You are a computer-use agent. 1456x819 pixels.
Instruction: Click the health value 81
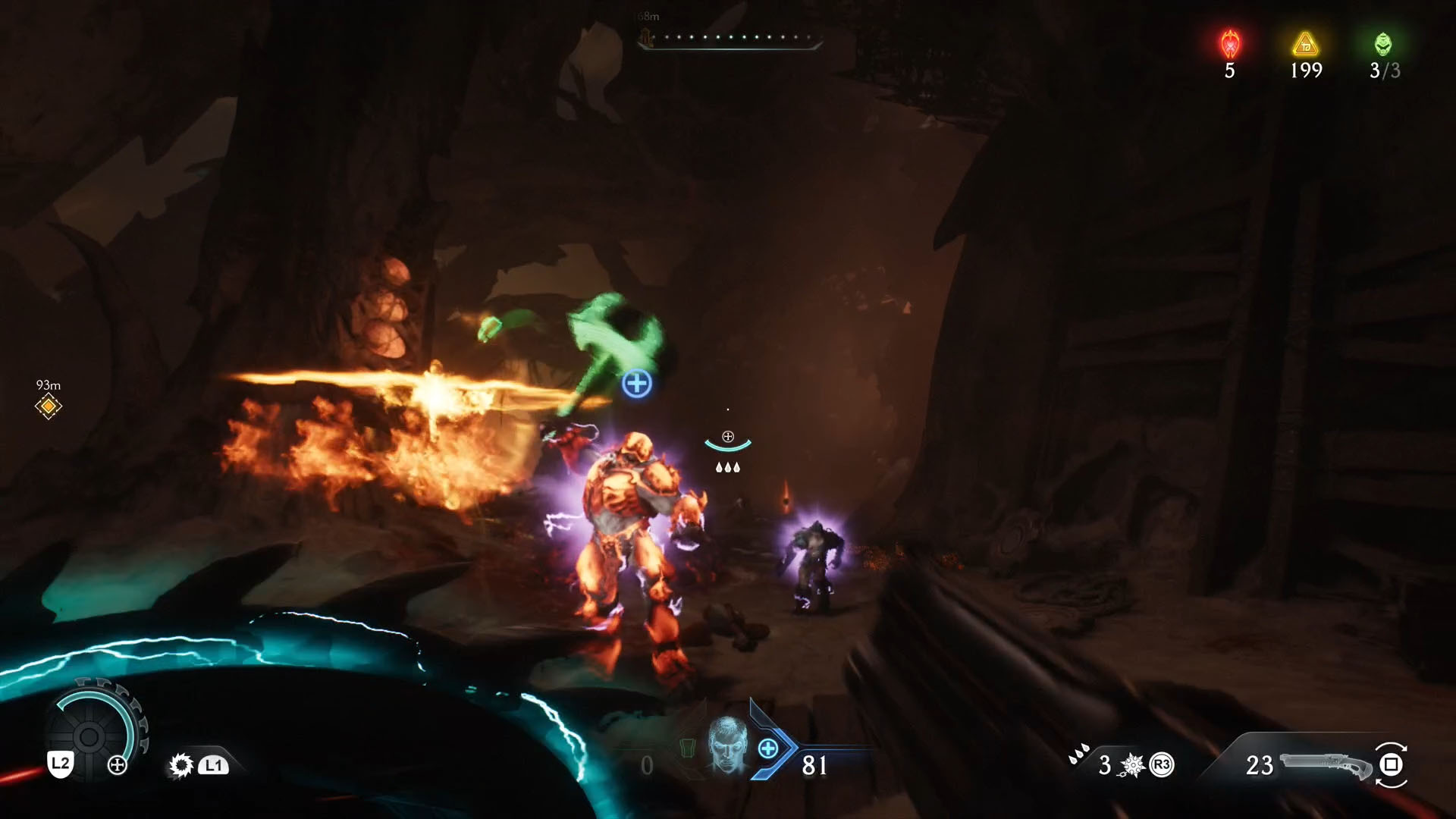814,766
